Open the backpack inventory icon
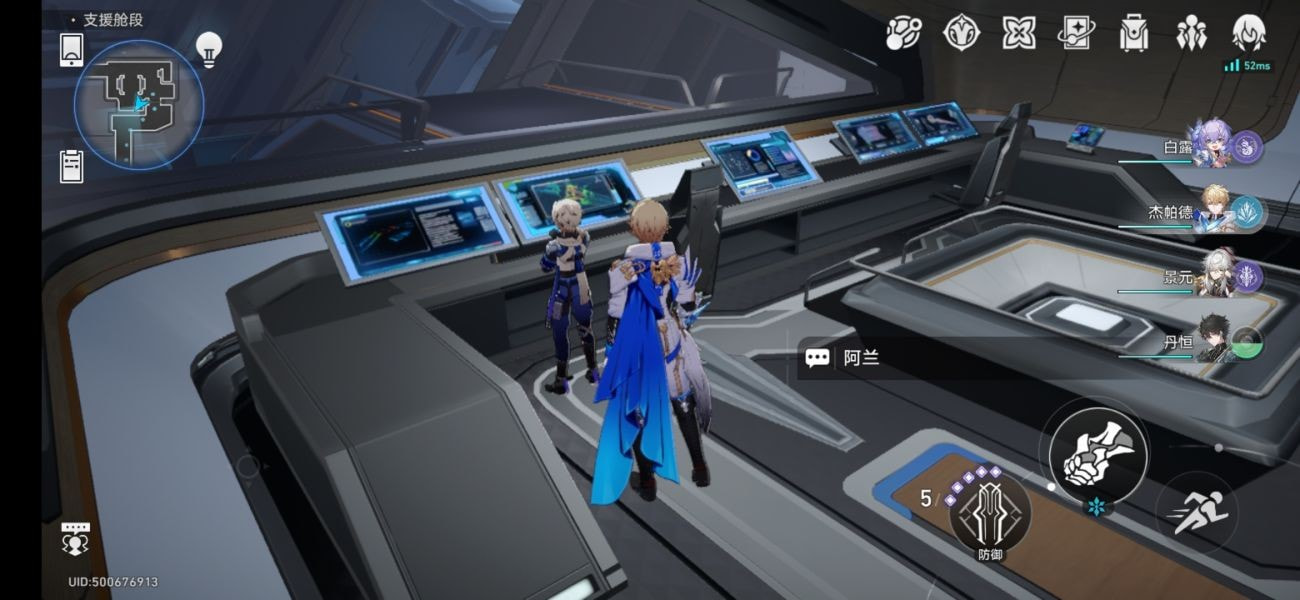The height and width of the screenshot is (600, 1300). click(1134, 33)
